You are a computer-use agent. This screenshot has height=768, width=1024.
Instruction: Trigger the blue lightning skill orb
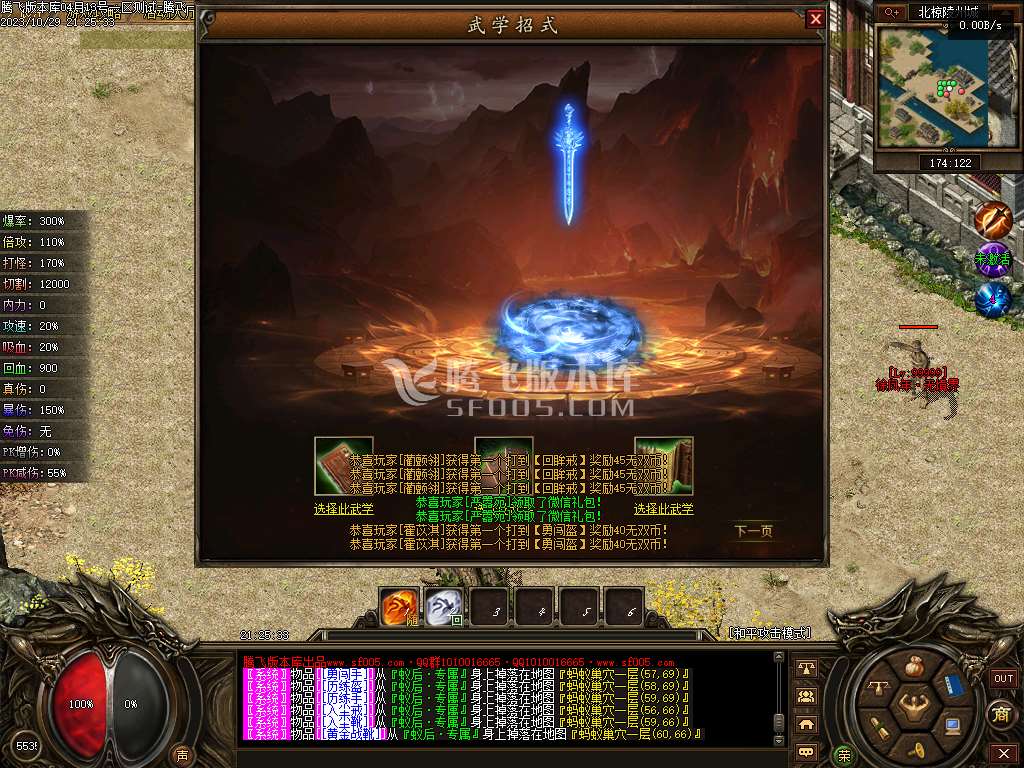[x=993, y=300]
